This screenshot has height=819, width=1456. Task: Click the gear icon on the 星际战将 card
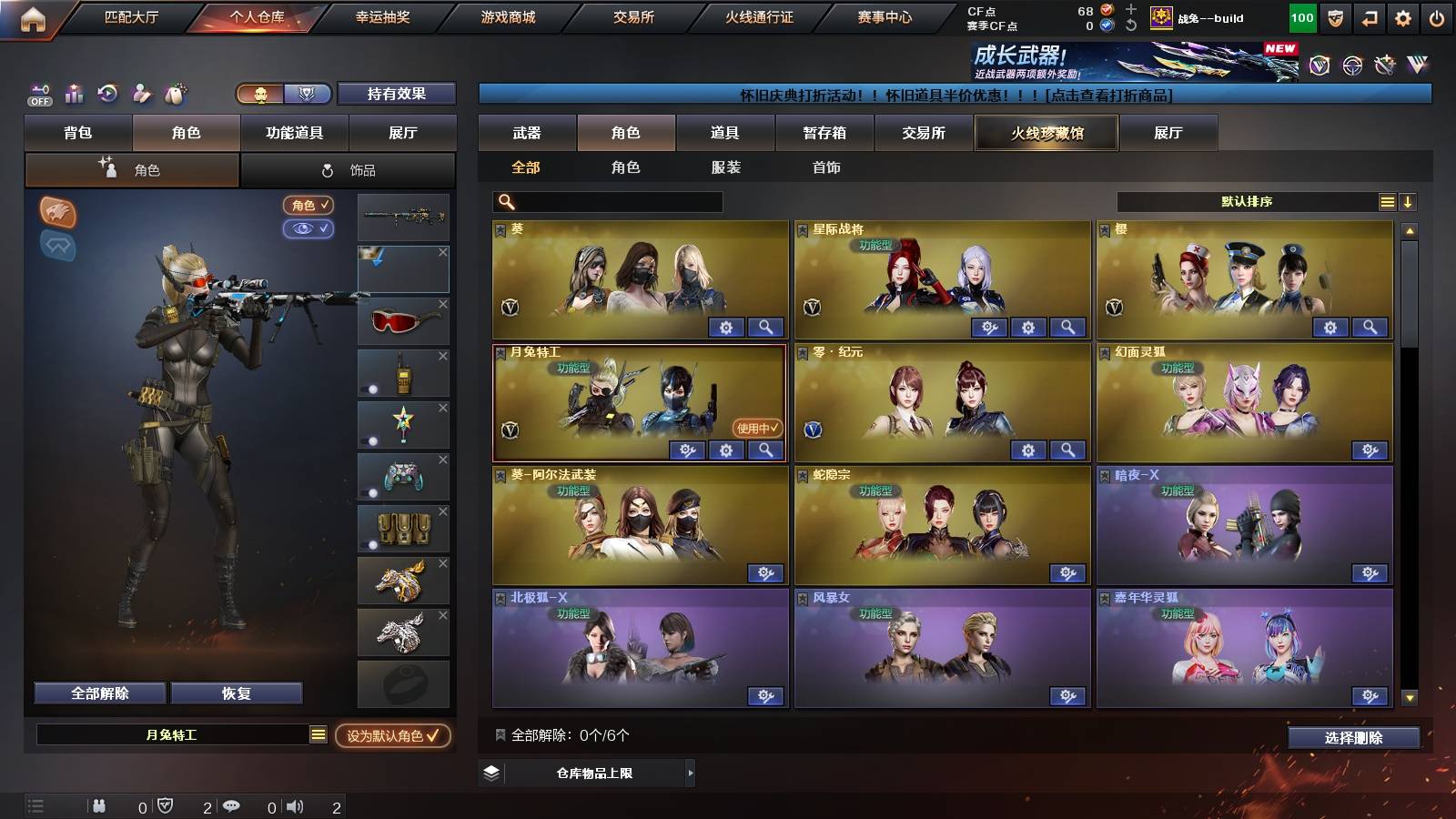point(1027,326)
